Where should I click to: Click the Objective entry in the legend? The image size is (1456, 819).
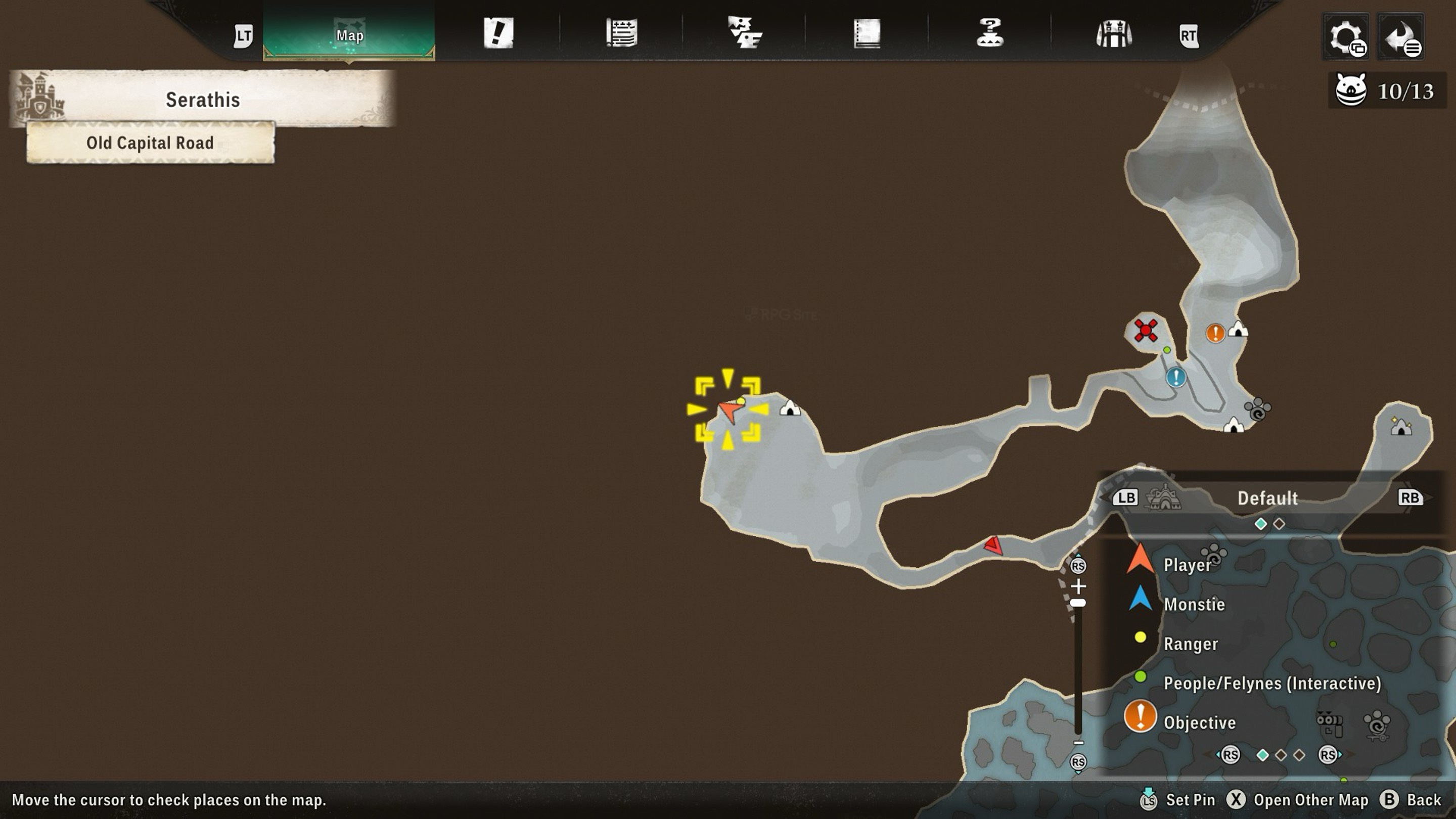(1199, 722)
